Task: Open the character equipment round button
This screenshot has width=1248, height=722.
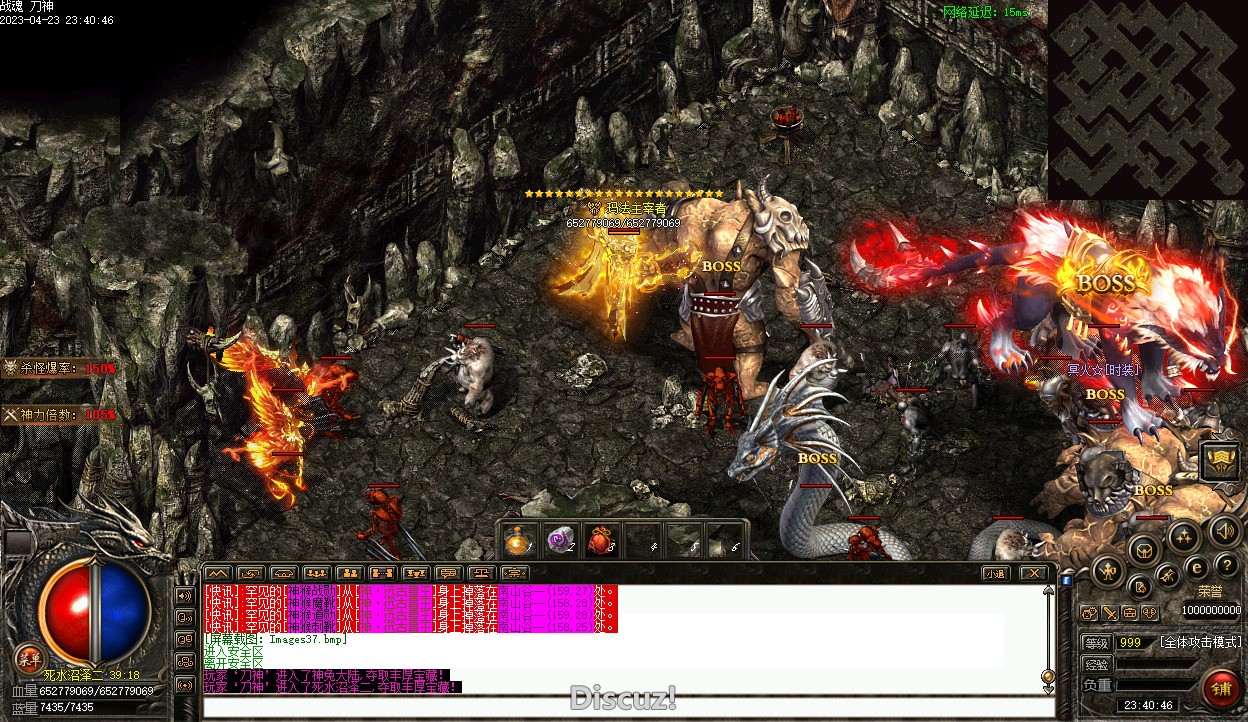Action: click(x=1108, y=572)
